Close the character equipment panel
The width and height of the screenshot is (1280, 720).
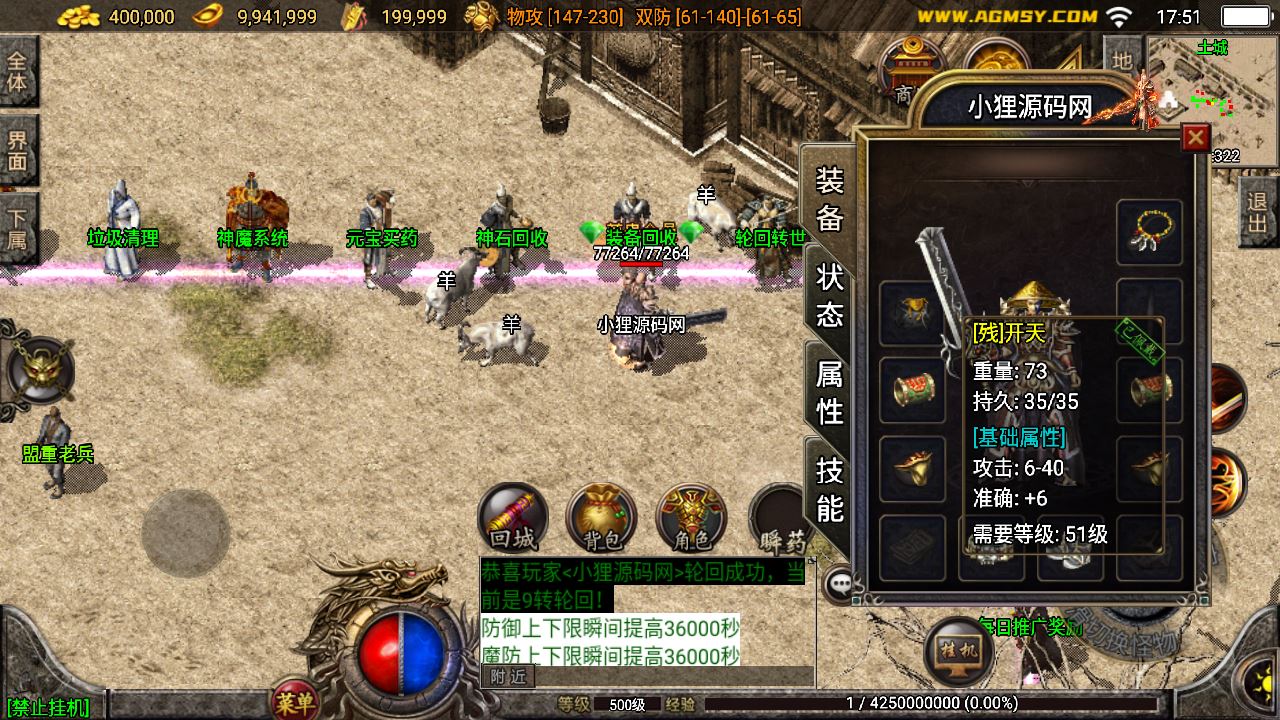coord(1195,137)
